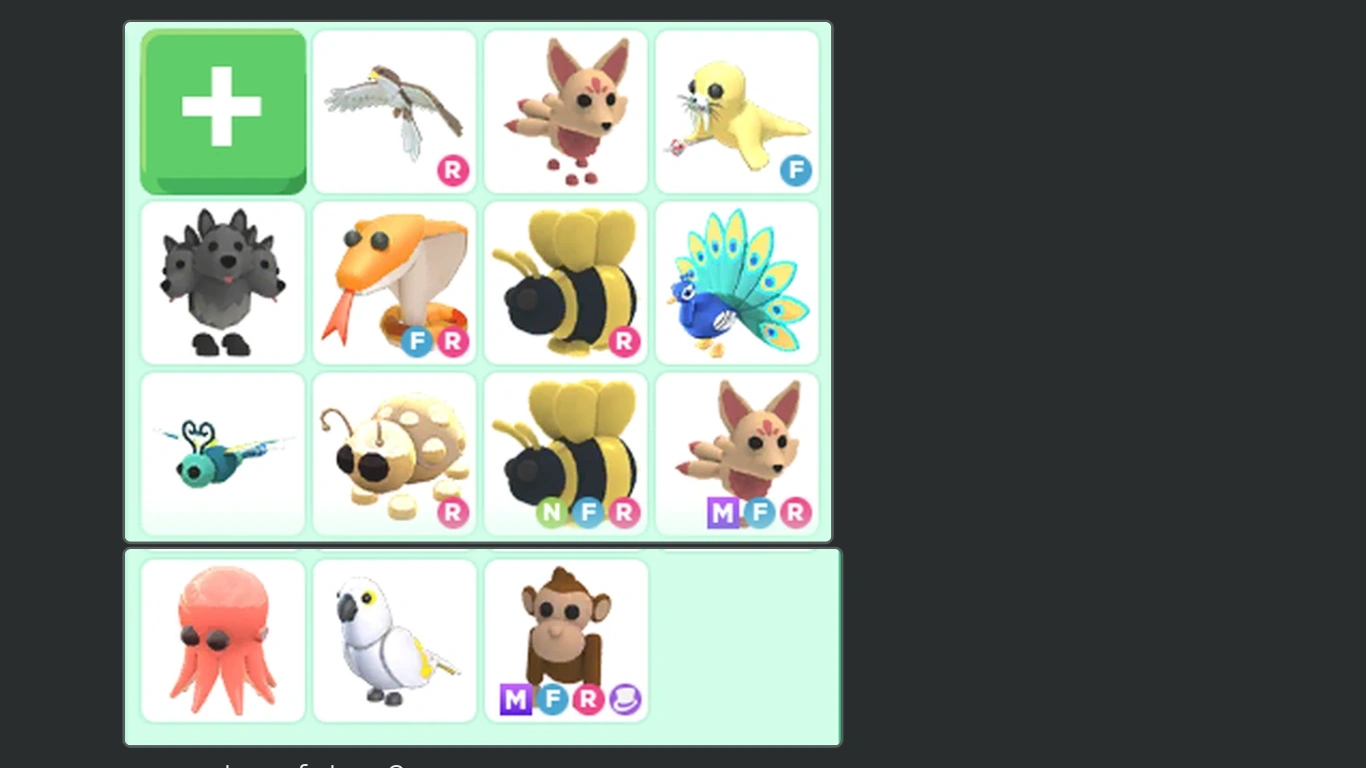The width and height of the screenshot is (1366, 768).
Task: Select the dragonfly pet
Action: 222,452
